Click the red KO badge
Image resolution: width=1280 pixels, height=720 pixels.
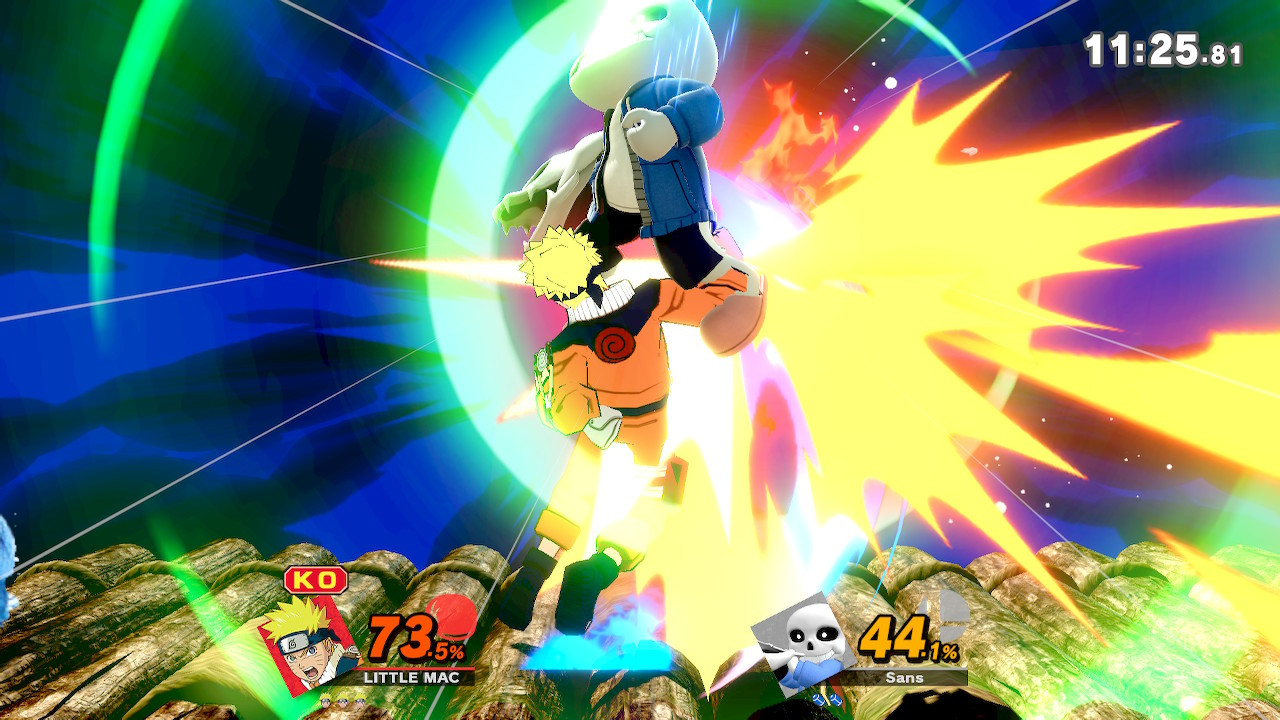pos(314,579)
